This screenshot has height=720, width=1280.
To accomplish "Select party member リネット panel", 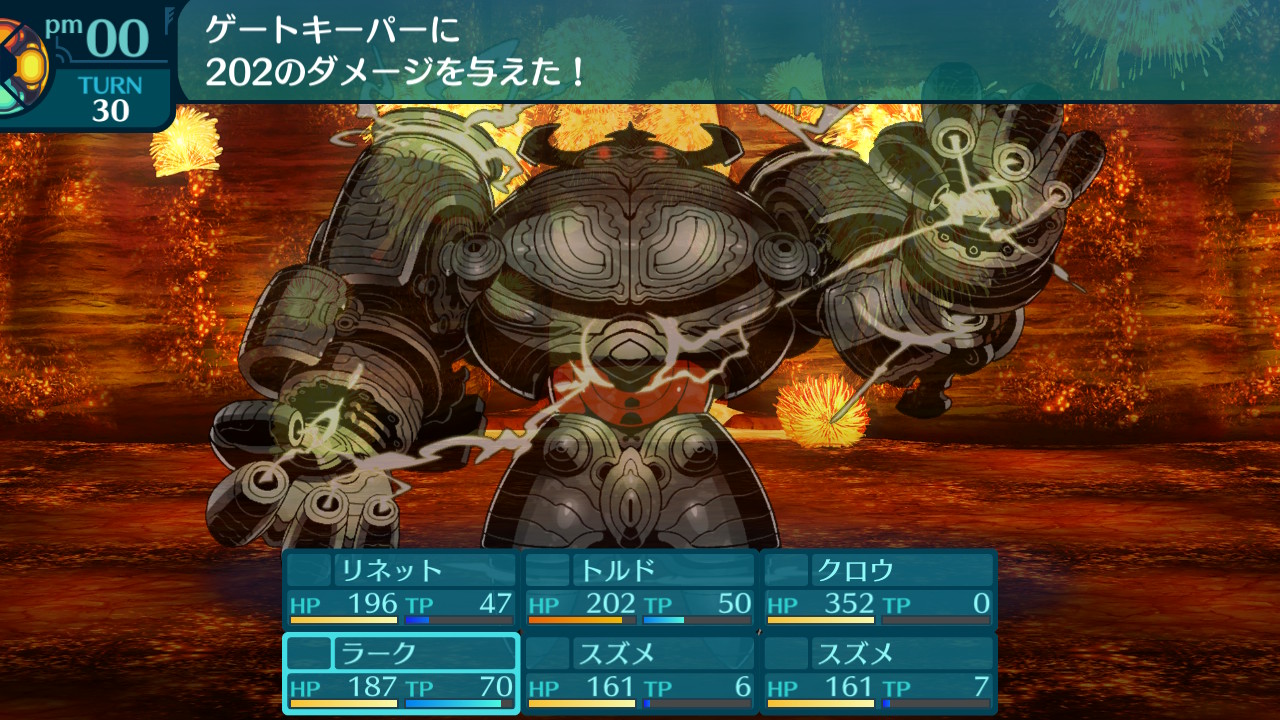I will 400,588.
